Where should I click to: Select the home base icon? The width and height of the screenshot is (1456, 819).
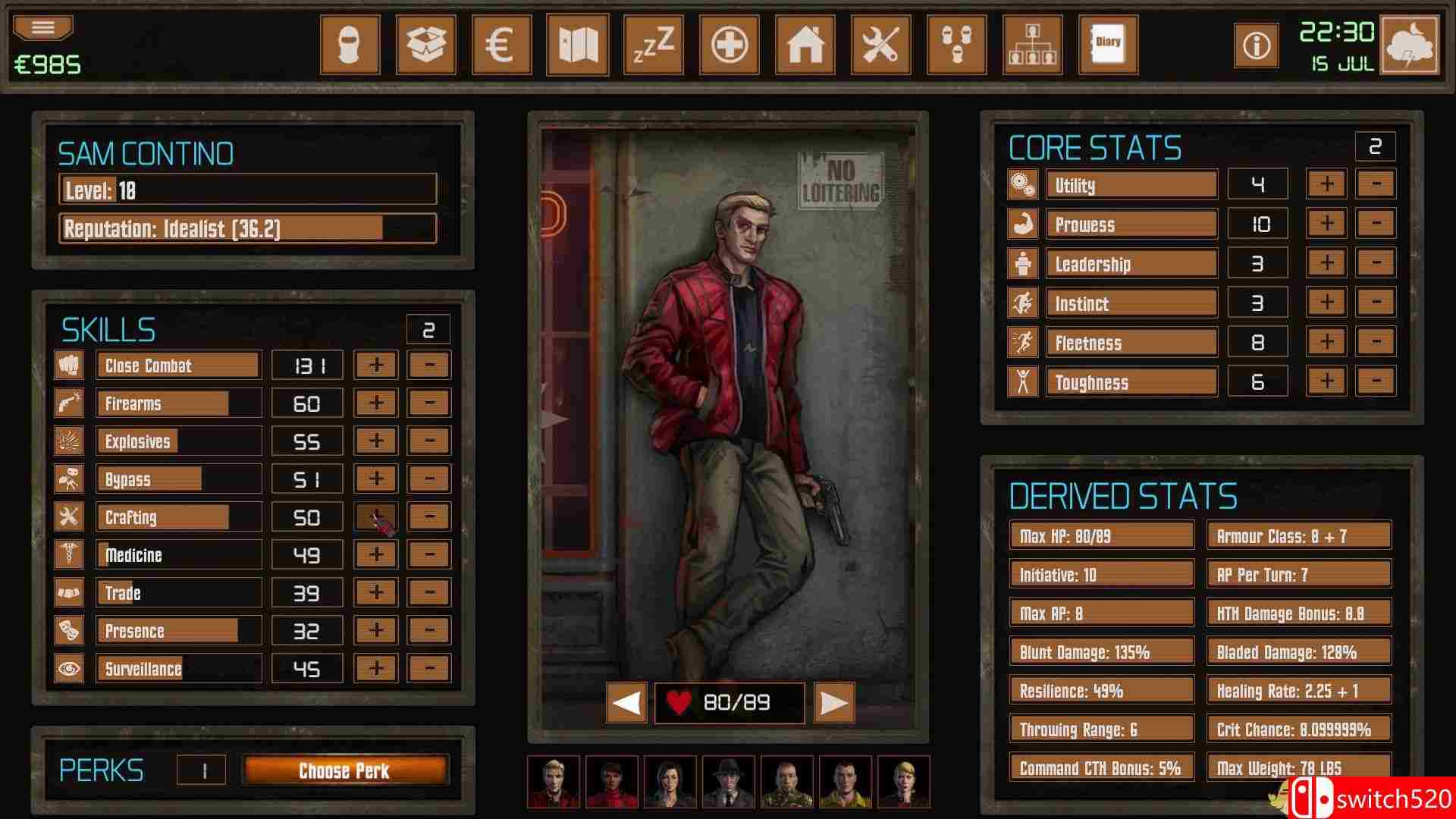[x=805, y=44]
